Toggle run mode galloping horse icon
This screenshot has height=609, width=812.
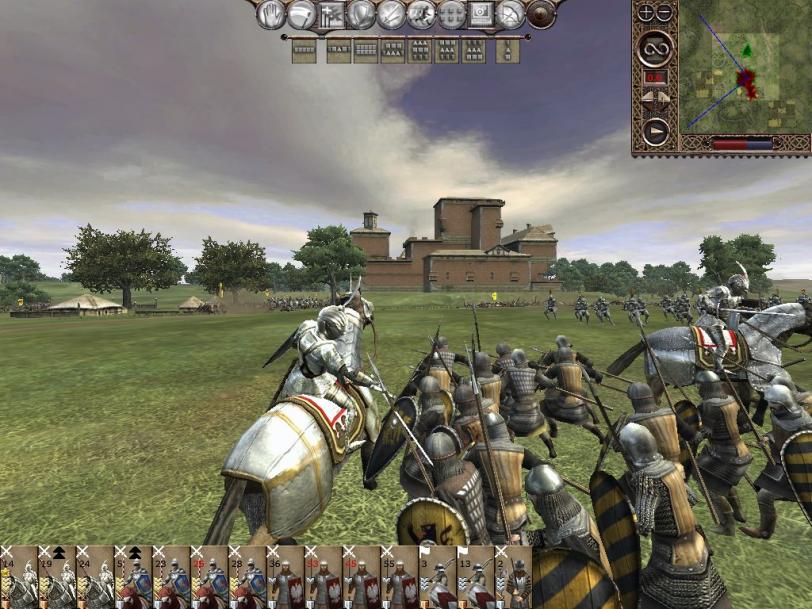click(x=421, y=14)
